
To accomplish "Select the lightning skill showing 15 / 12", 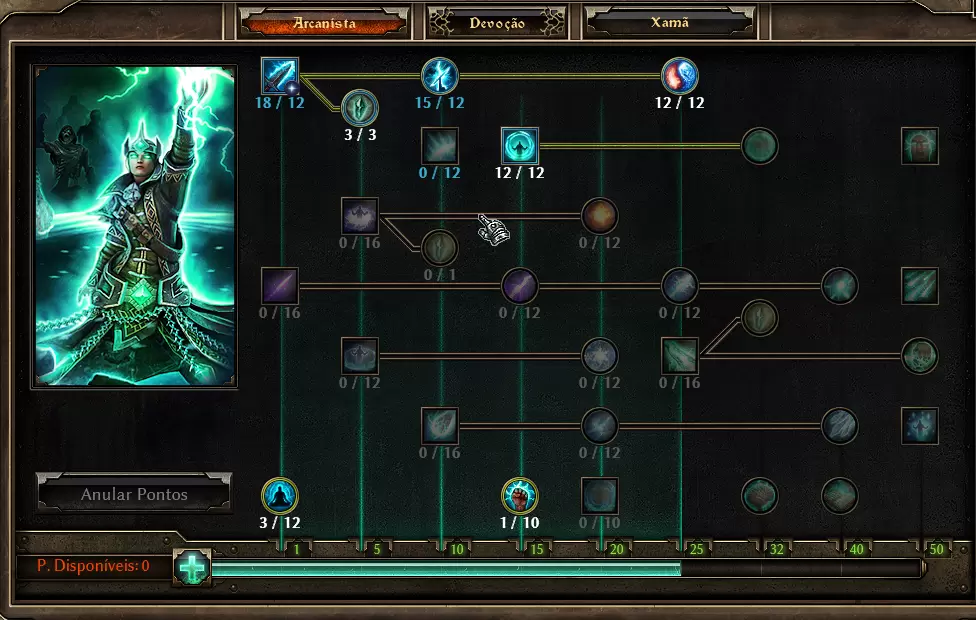I will [440, 76].
